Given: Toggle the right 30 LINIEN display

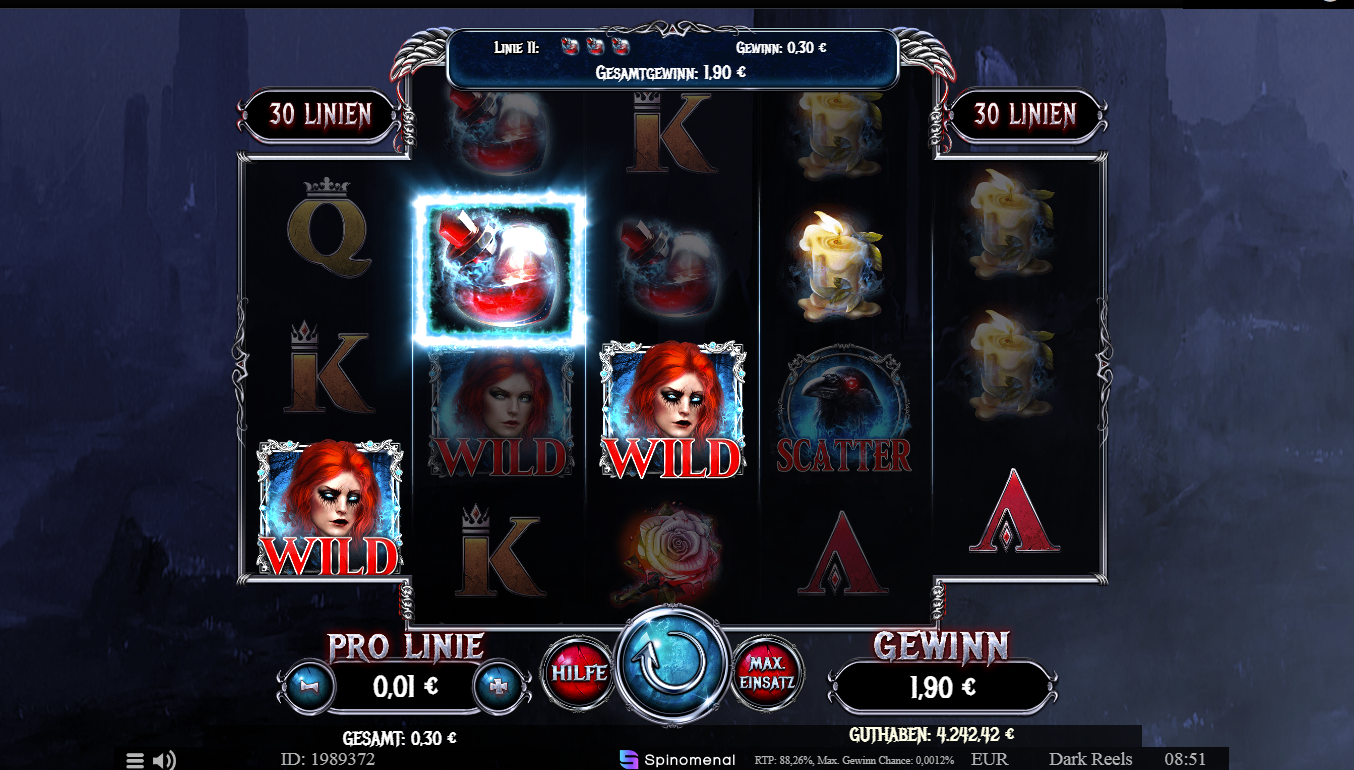Looking at the screenshot, I should tap(1027, 115).
